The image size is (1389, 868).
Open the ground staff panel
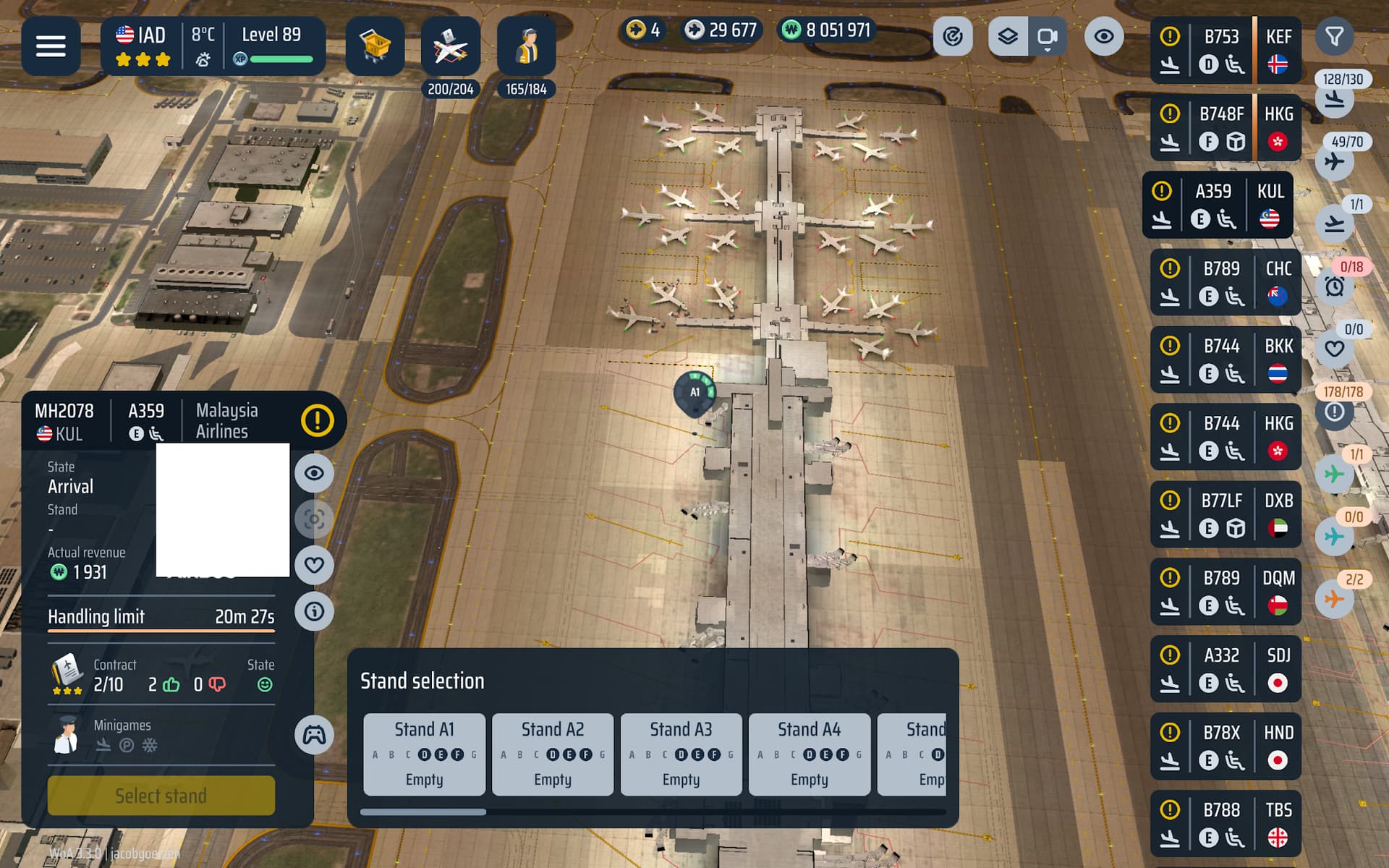click(526, 48)
